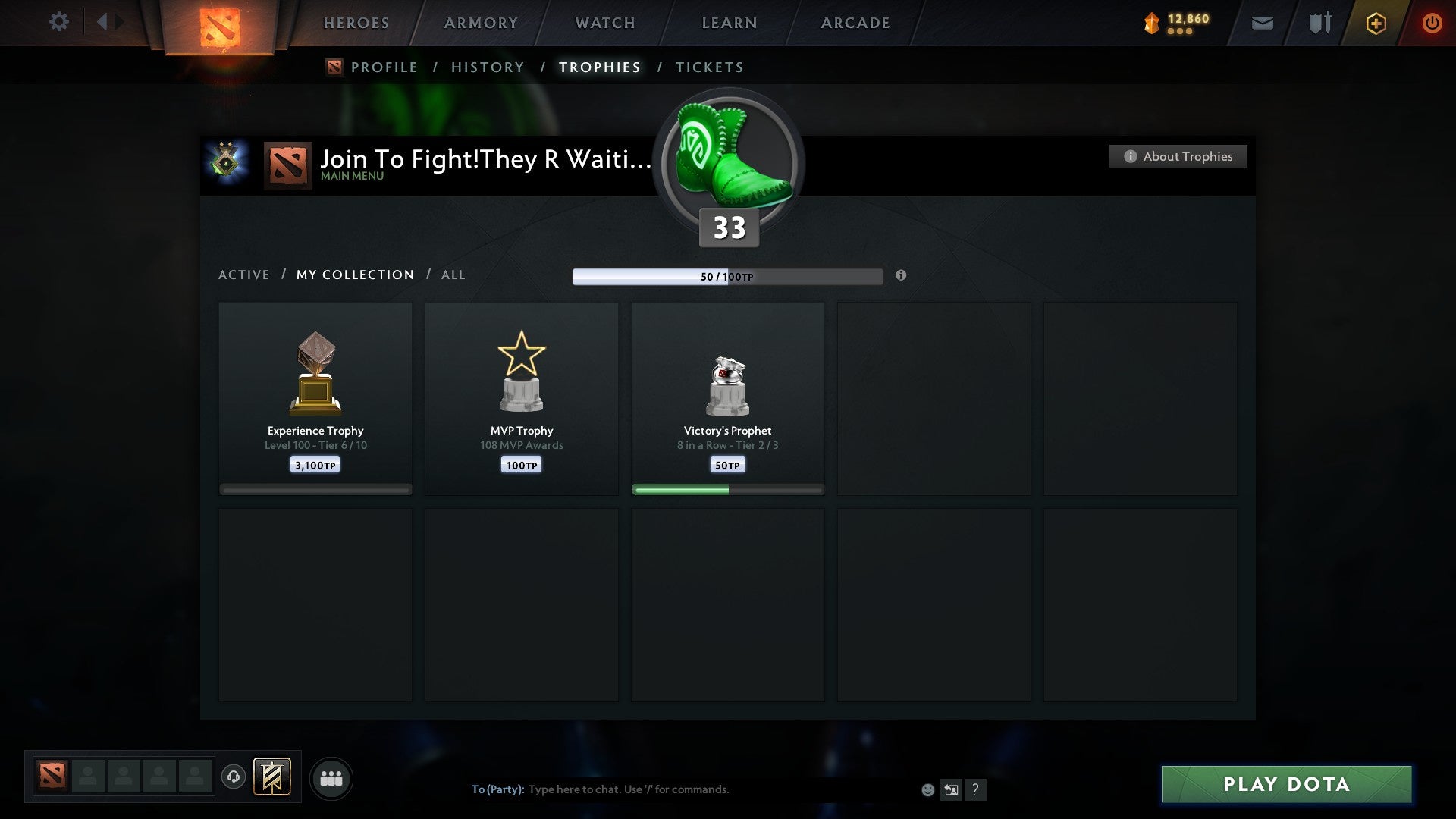Screen dimensions: 1456x819
Task: Open the find party members group icon
Action: [331, 778]
